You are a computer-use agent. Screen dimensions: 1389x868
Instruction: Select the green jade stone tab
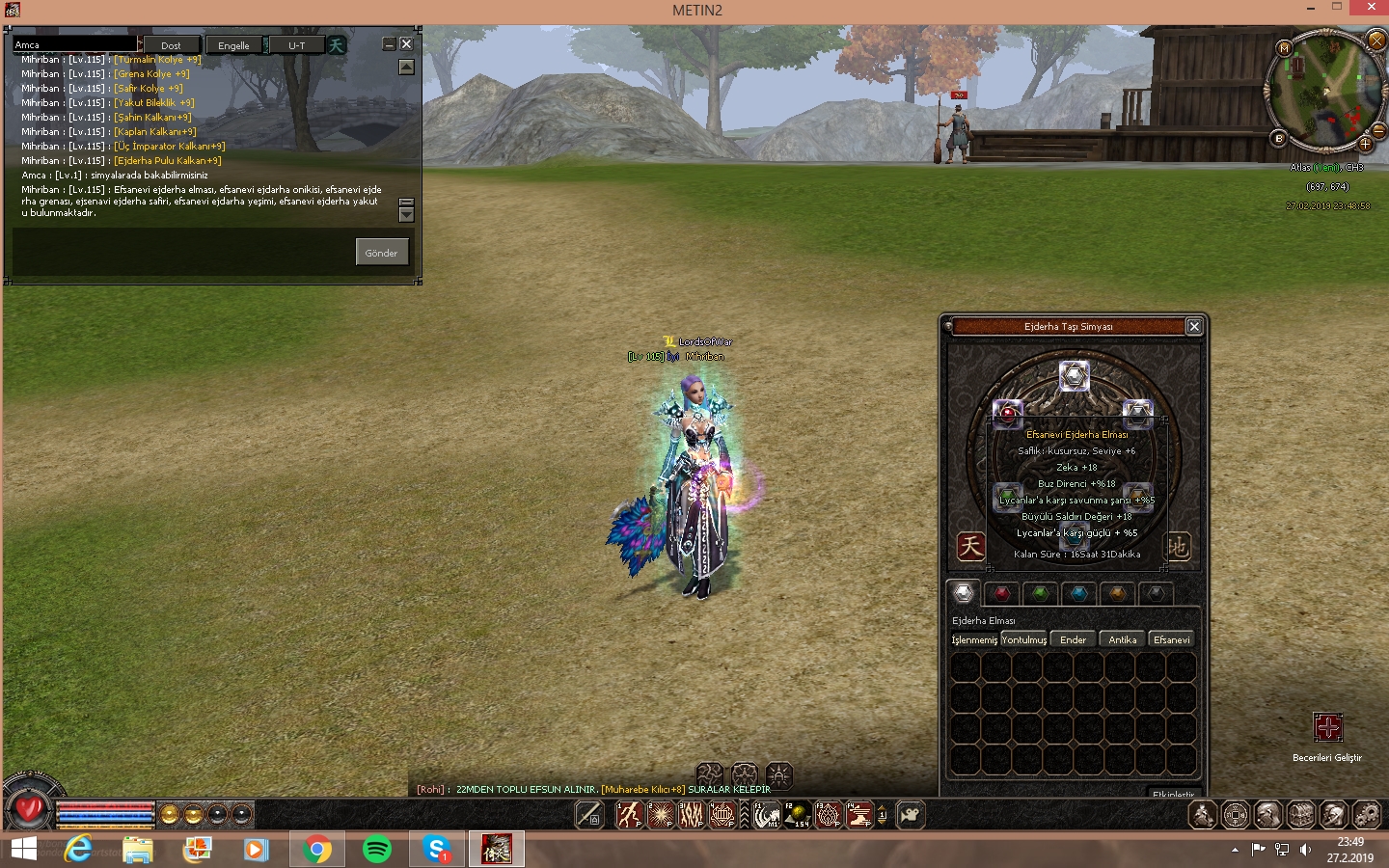[1040, 593]
